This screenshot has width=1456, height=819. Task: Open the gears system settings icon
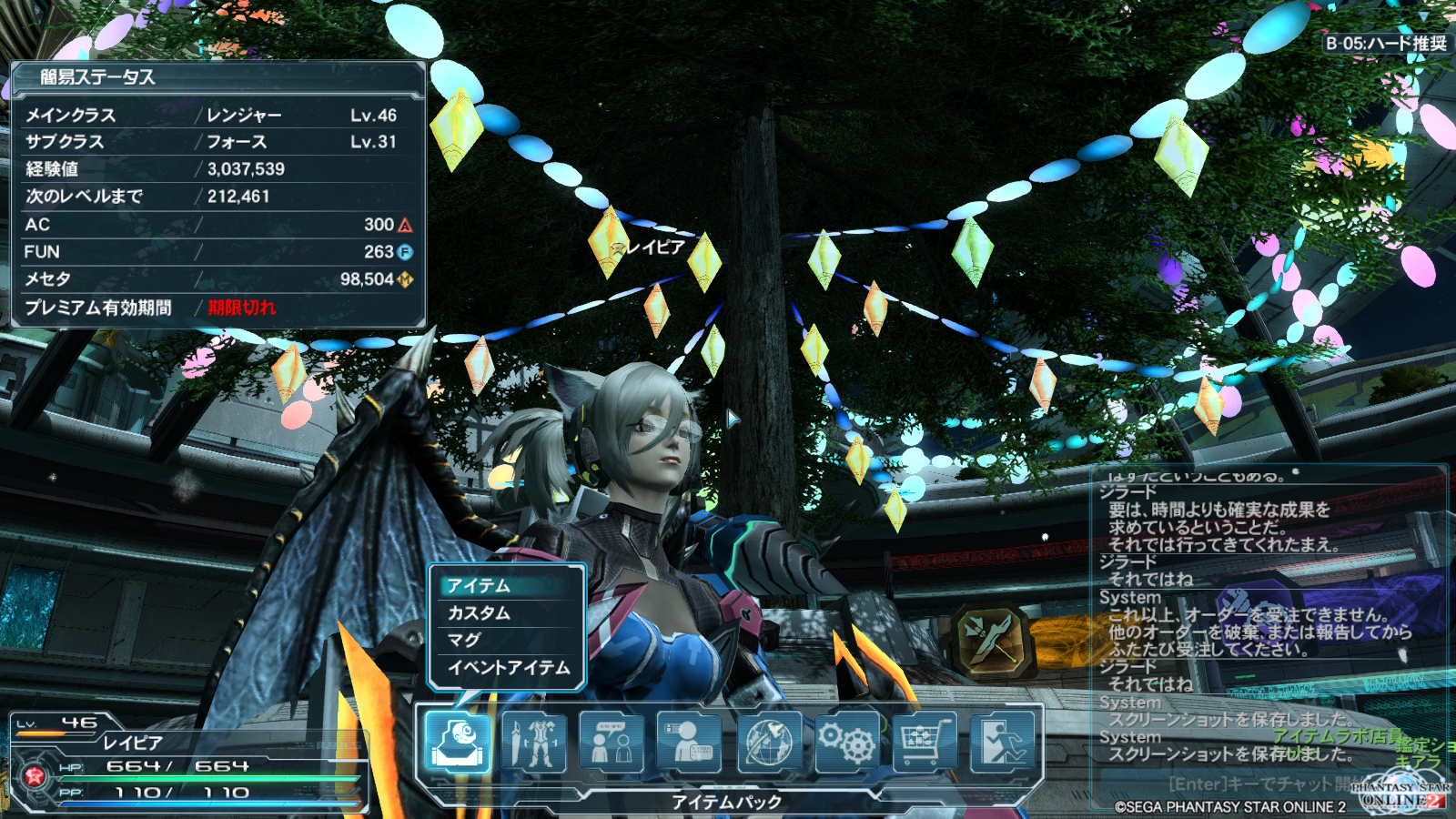tap(846, 742)
